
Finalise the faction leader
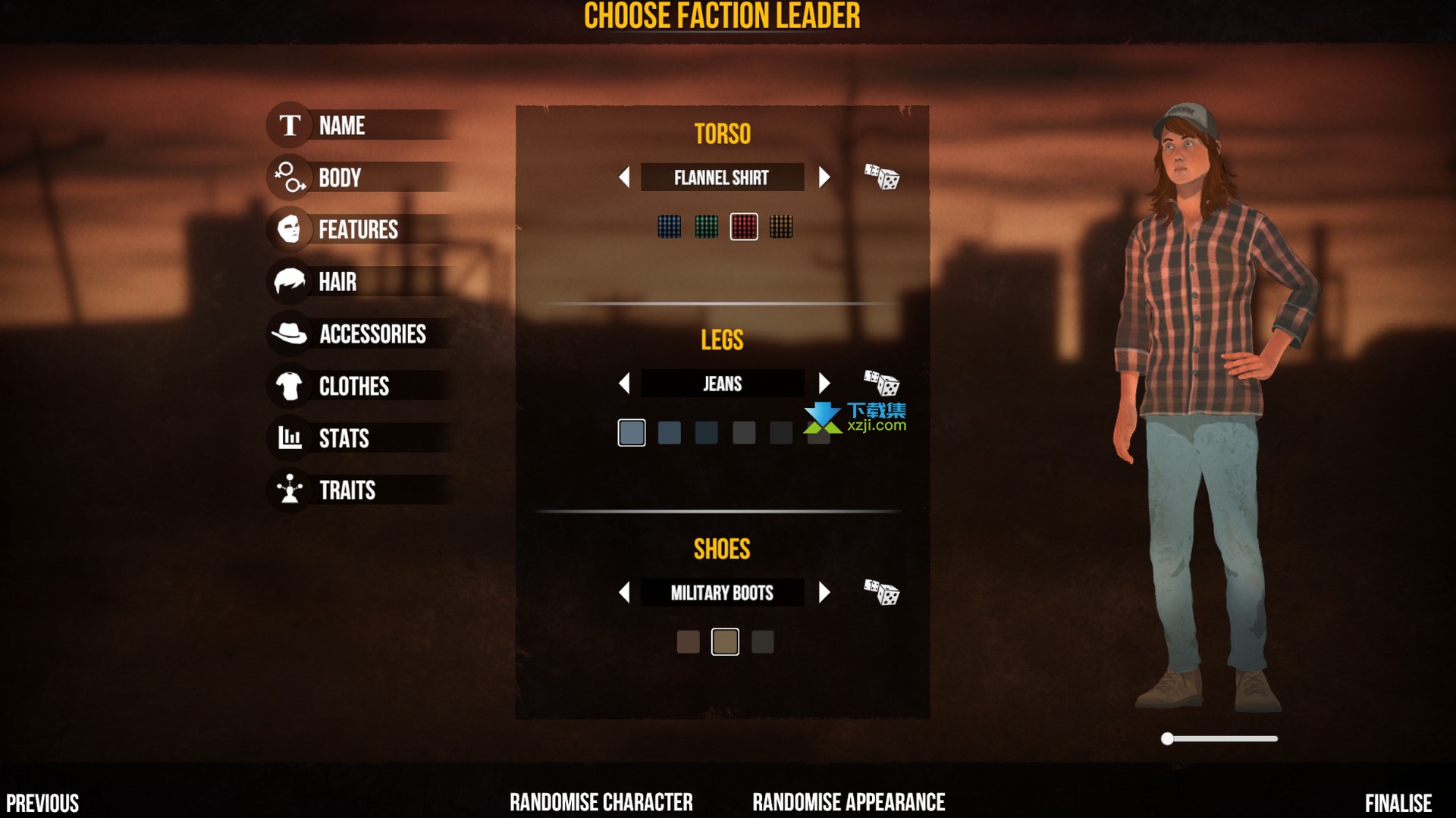(1398, 803)
